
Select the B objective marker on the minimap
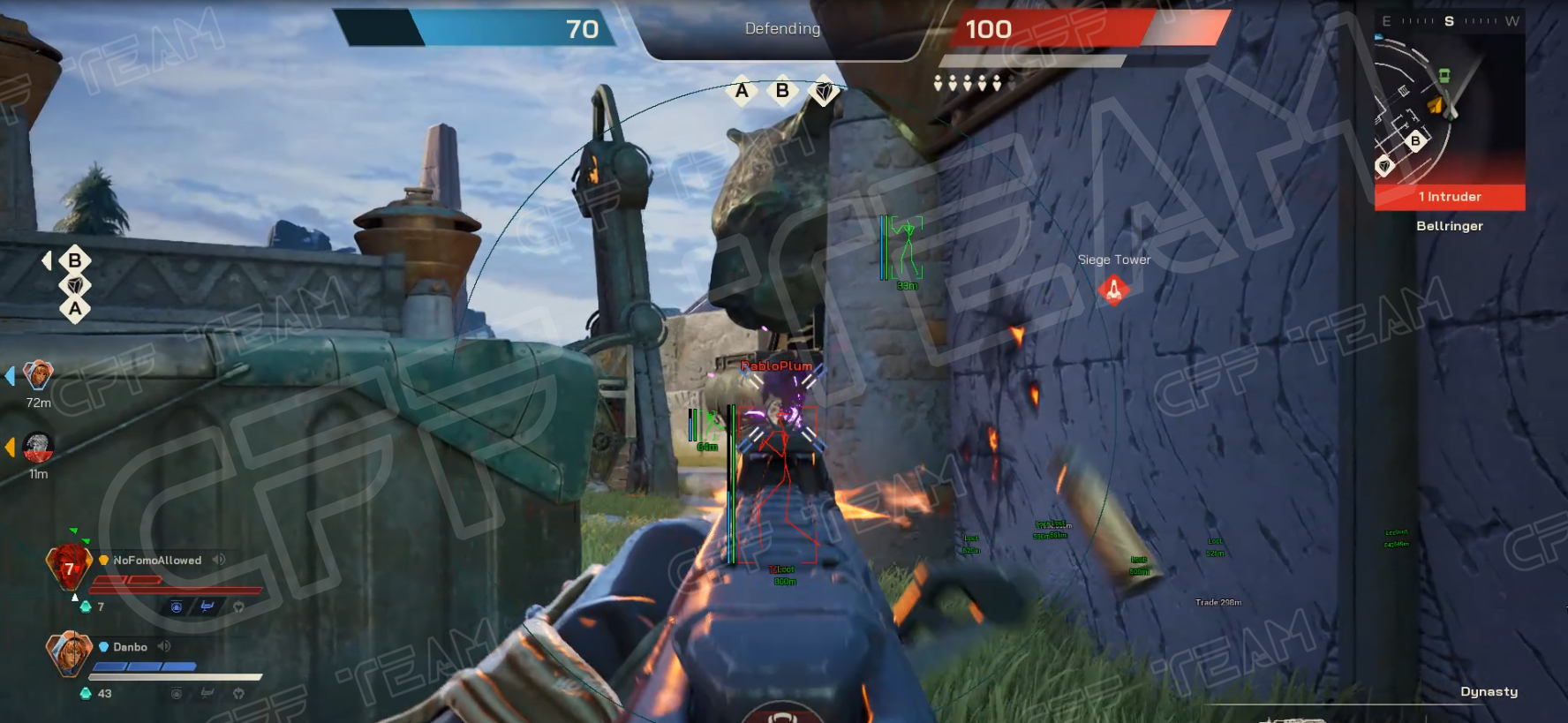[x=1415, y=140]
